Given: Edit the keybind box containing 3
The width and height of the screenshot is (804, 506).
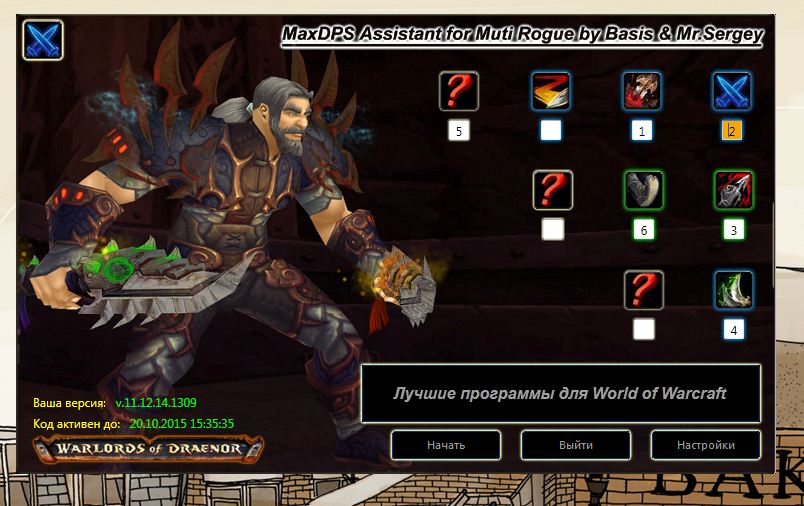Looking at the screenshot, I should coord(733,230).
